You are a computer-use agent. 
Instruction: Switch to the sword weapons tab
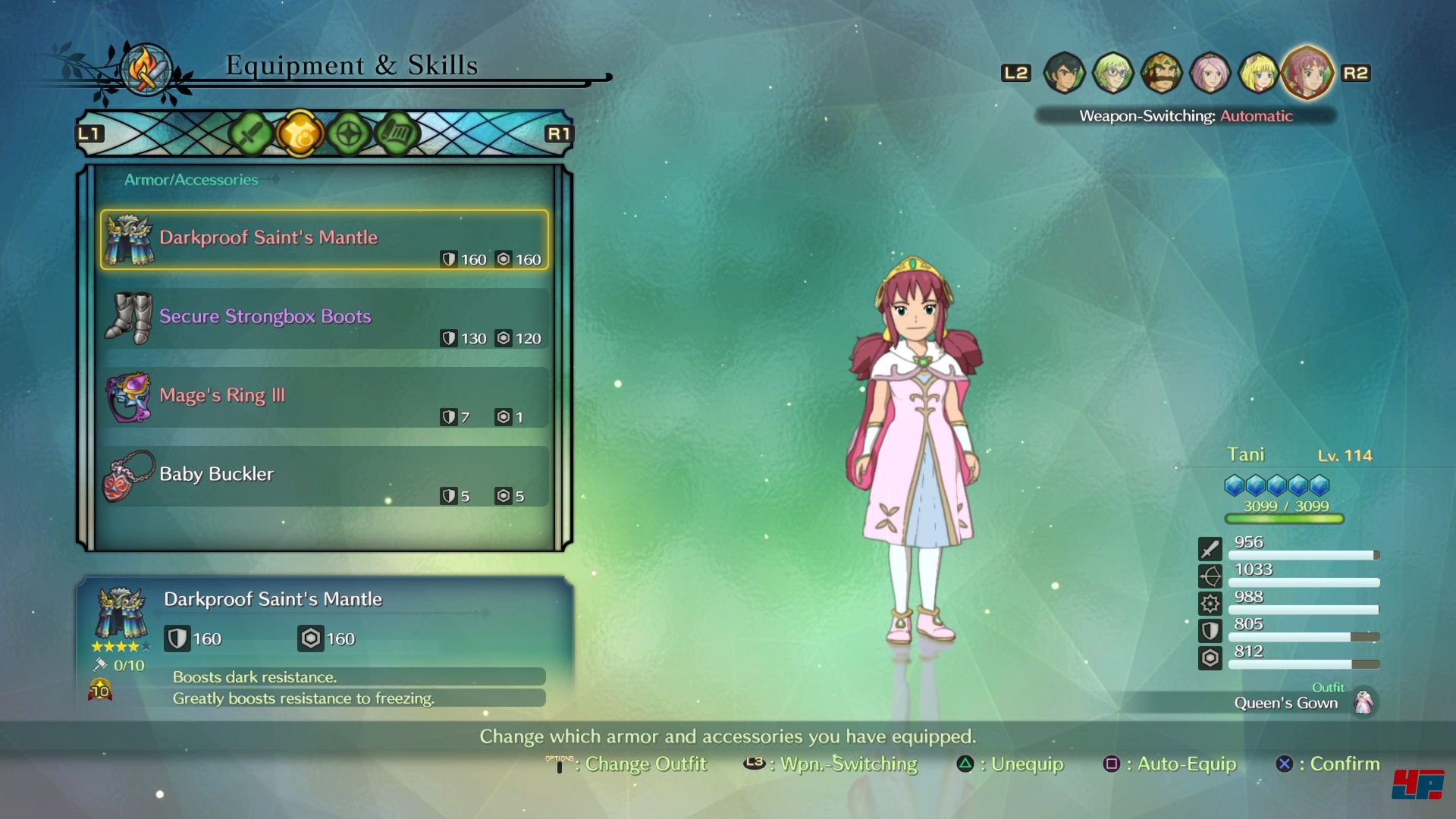(250, 134)
